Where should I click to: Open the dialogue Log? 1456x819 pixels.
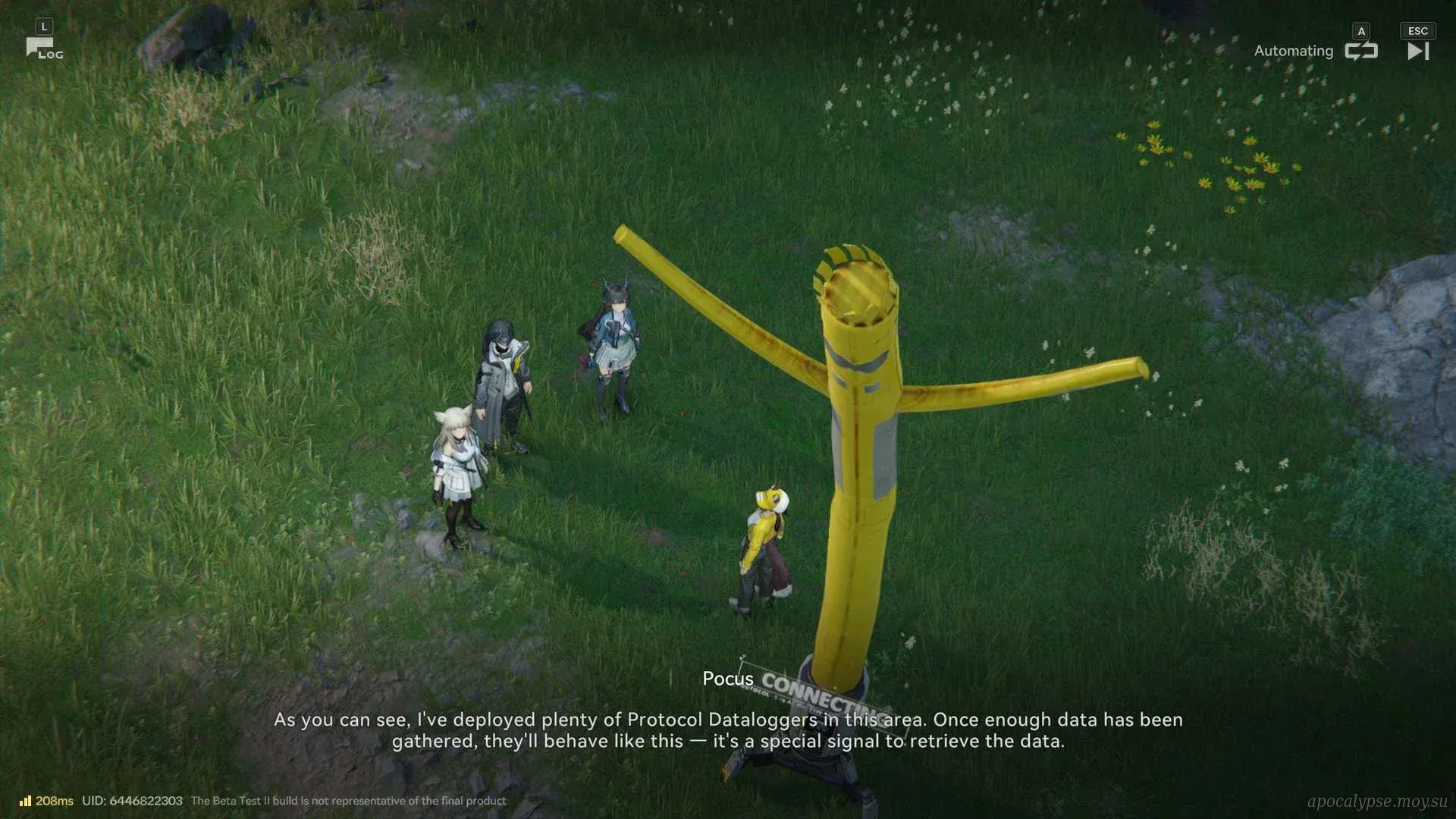43,49
